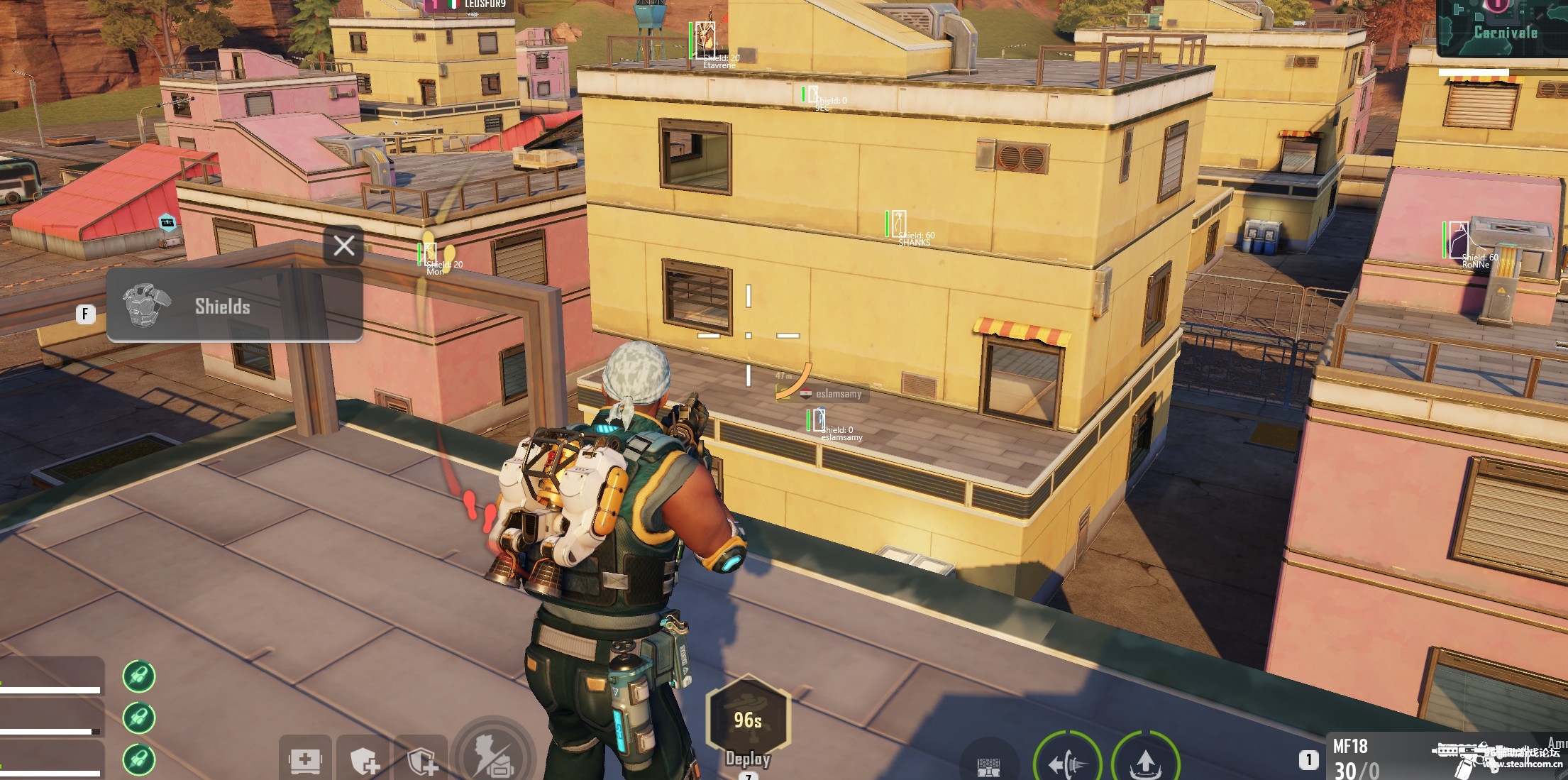Activate the barrier wall ability icon
Image resolution: width=1568 pixels, height=780 pixels.
click(x=988, y=766)
